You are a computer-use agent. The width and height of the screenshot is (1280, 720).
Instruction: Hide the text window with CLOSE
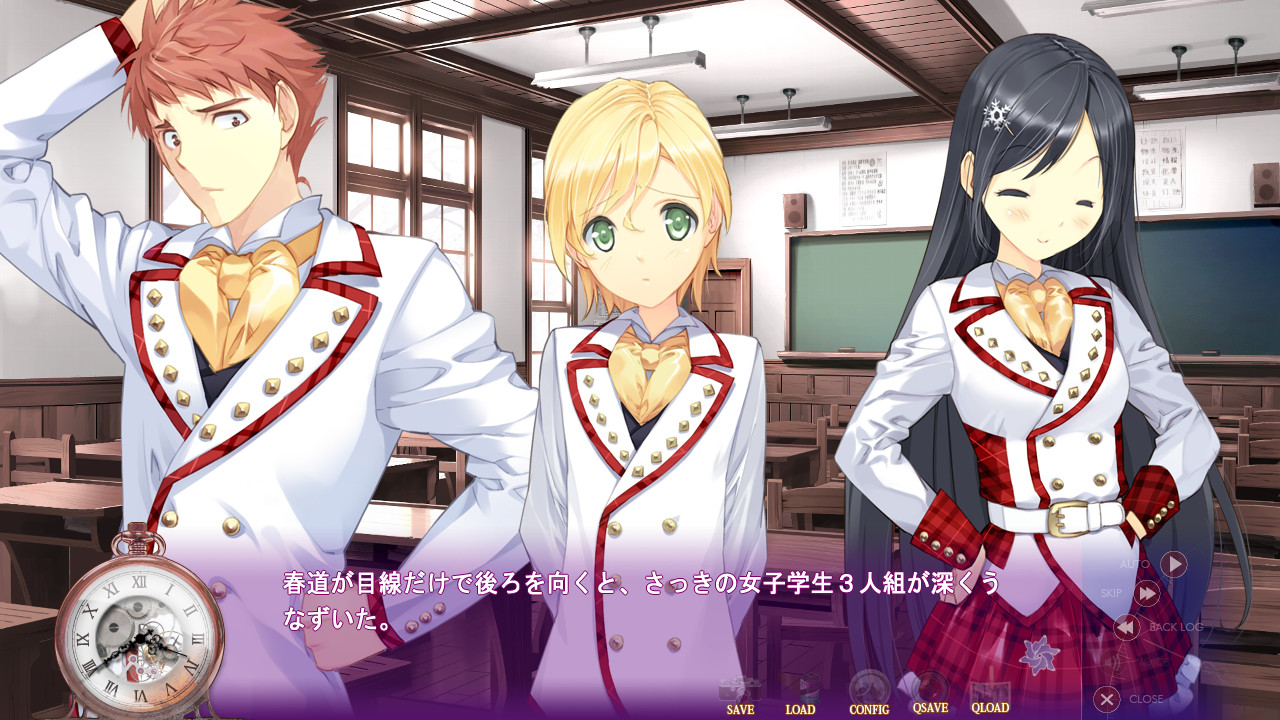[x=1106, y=699]
